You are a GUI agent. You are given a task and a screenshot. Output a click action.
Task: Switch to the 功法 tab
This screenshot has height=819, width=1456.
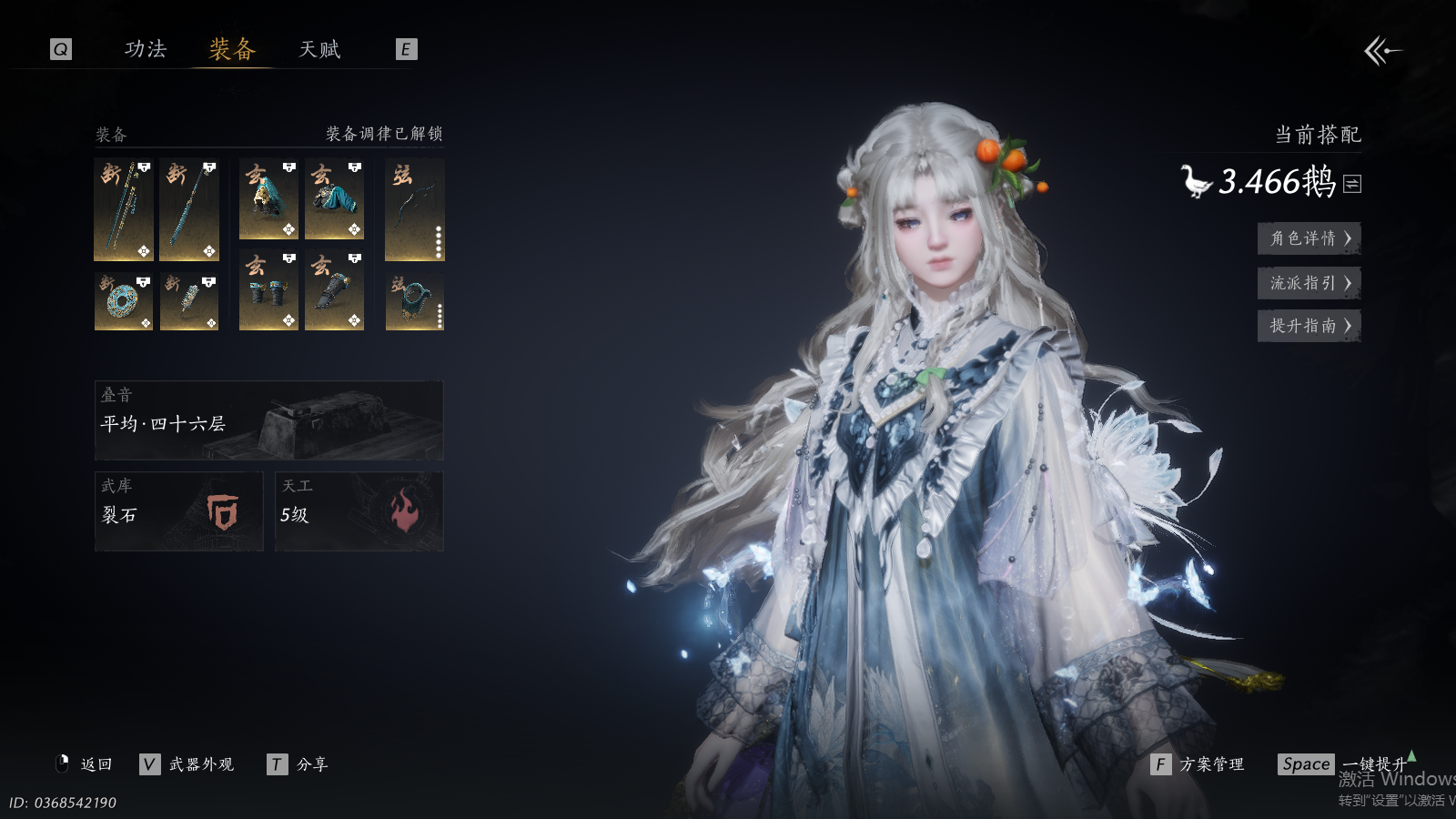(146, 49)
